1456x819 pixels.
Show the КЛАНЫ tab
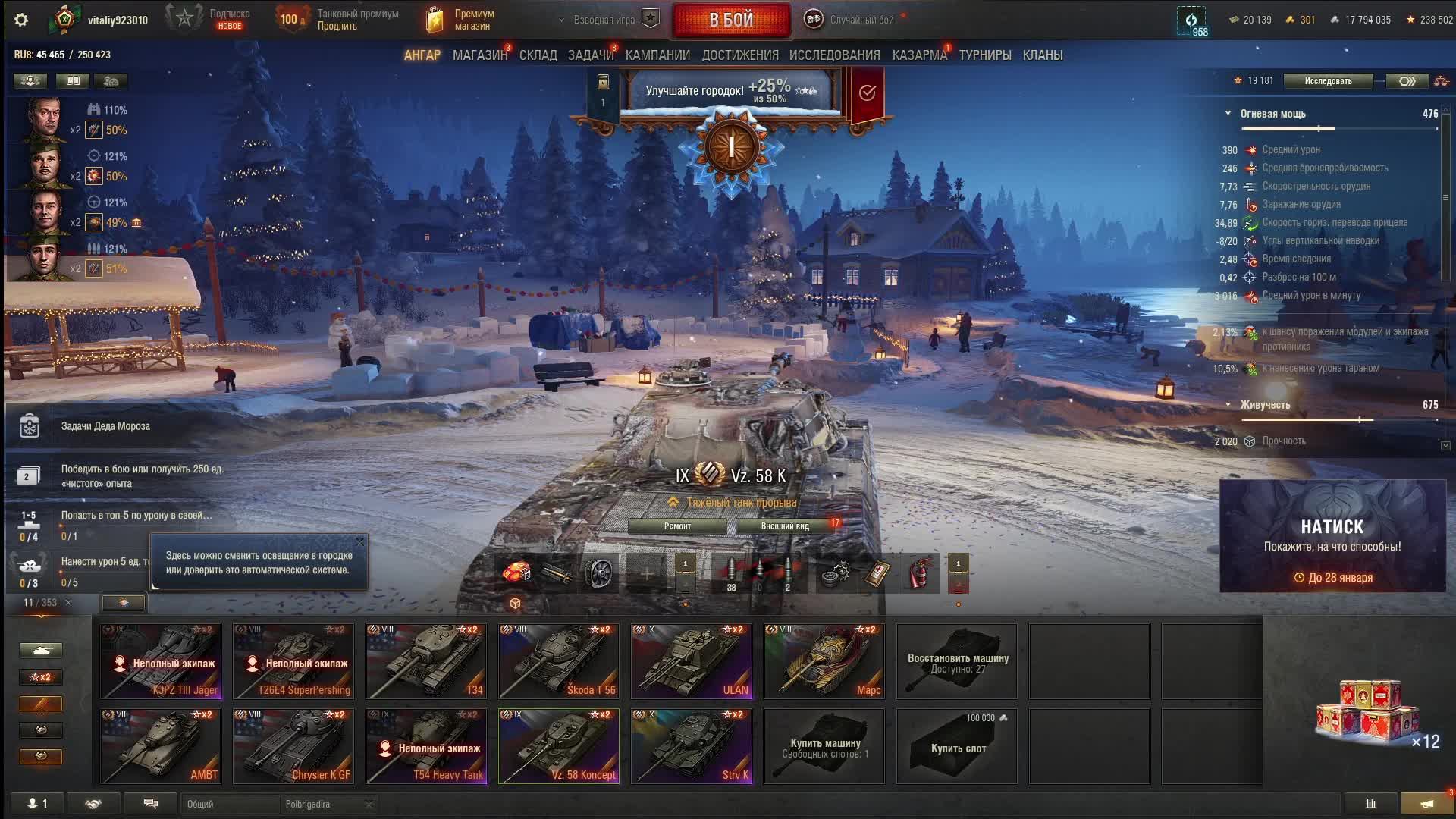(1042, 55)
